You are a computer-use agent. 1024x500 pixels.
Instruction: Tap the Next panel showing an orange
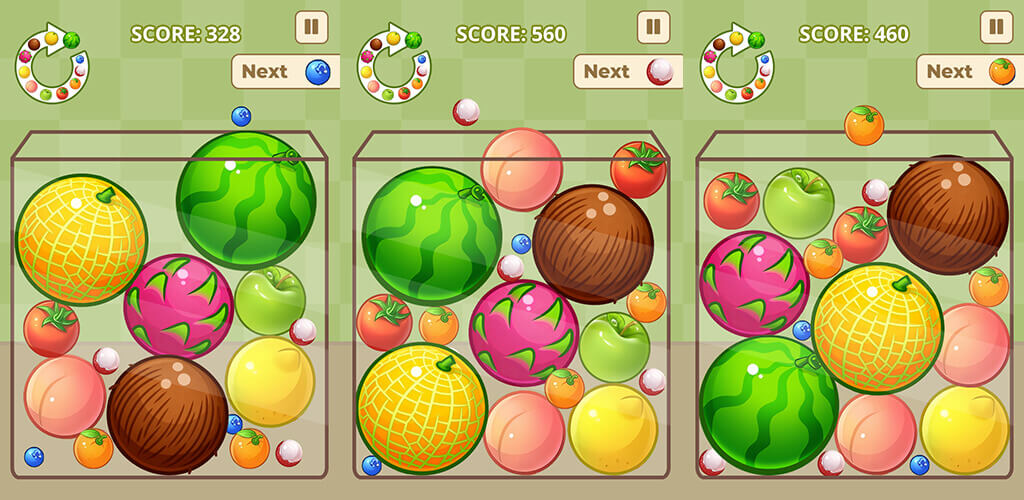coord(970,71)
